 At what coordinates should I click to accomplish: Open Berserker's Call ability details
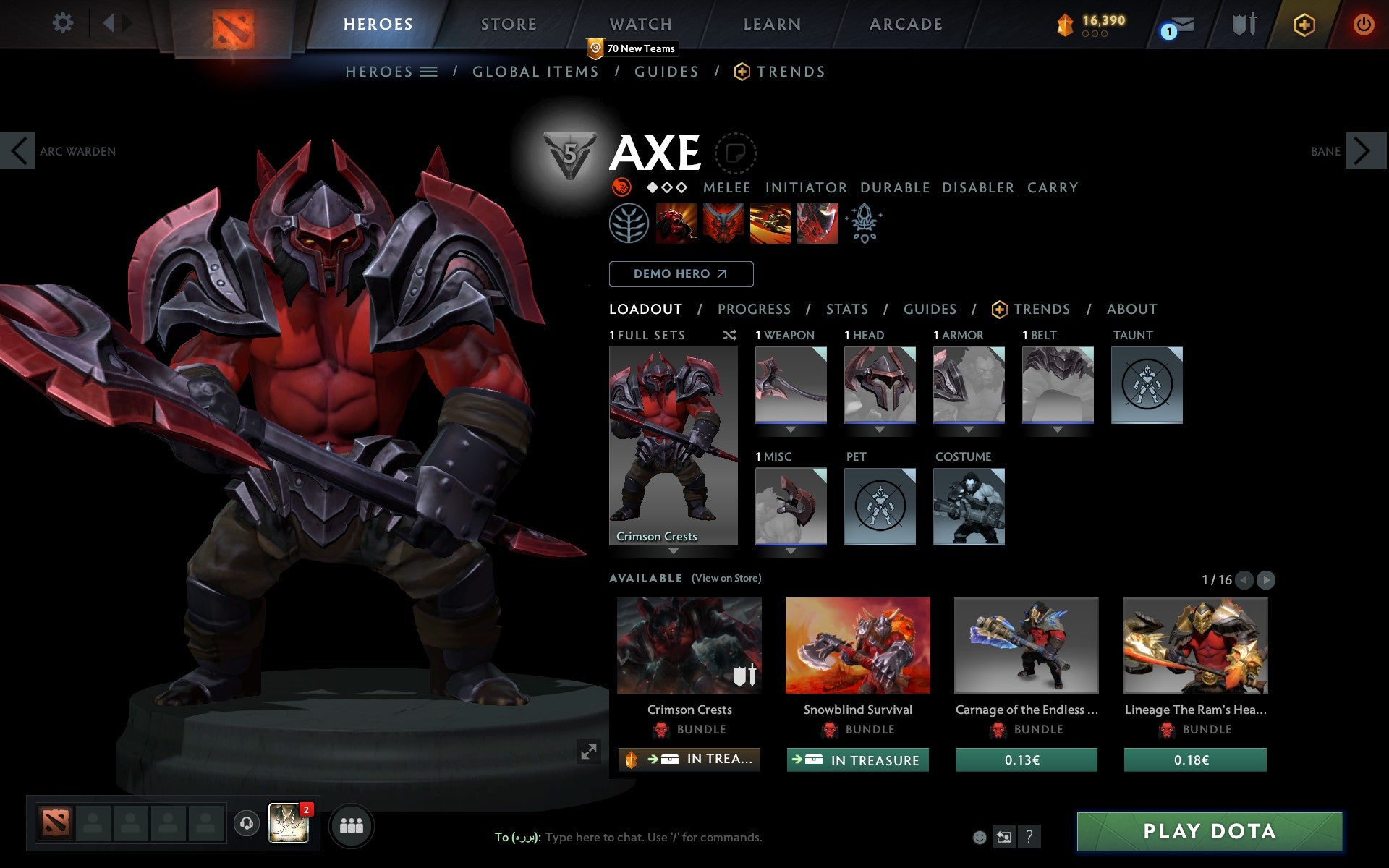coord(676,224)
